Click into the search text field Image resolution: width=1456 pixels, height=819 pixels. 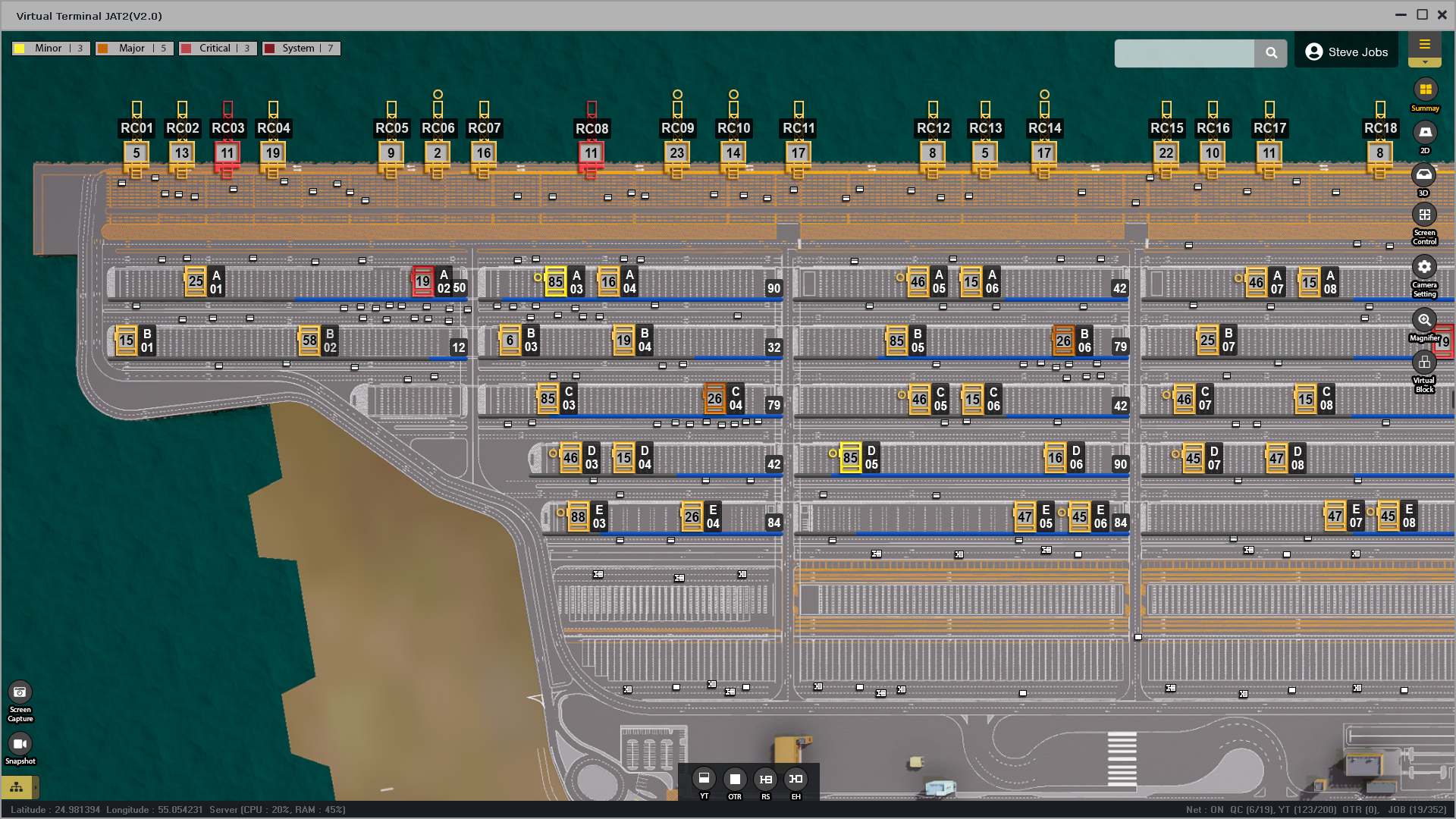click(x=1184, y=53)
